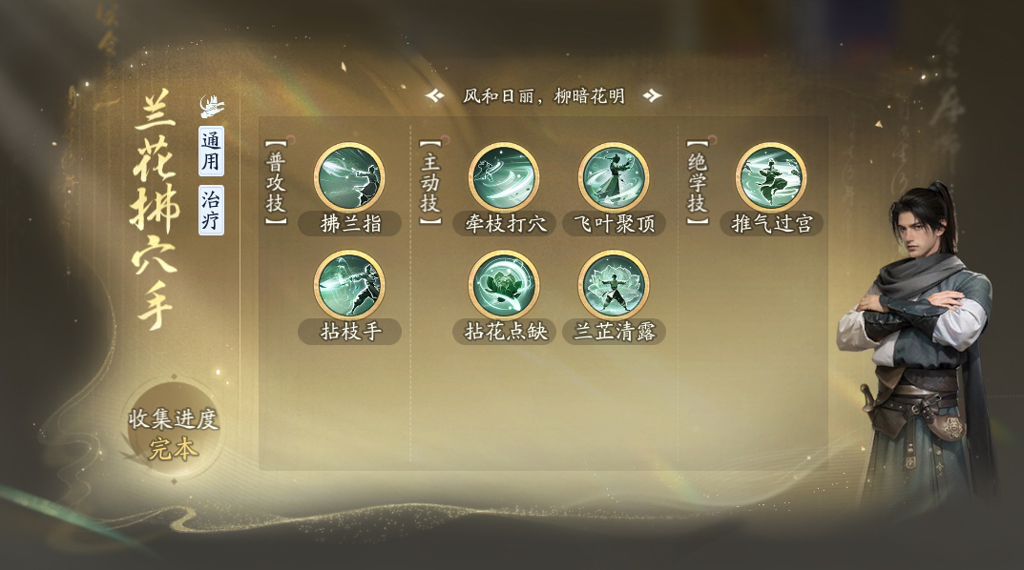The image size is (1024, 570).
Task: Open the 飞叶聚顶 skill details
Action: click(613, 177)
